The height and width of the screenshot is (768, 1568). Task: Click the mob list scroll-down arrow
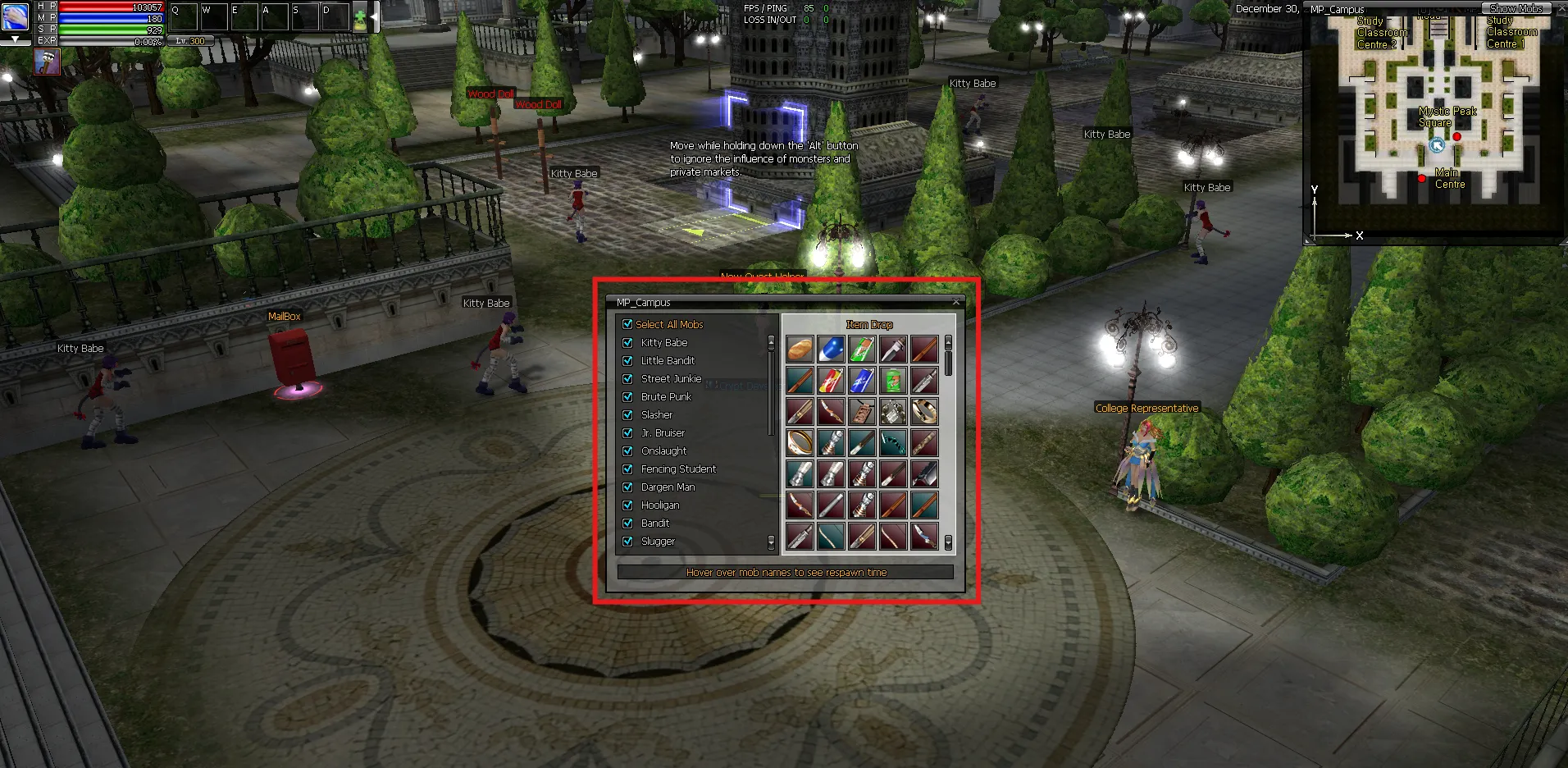[x=771, y=542]
